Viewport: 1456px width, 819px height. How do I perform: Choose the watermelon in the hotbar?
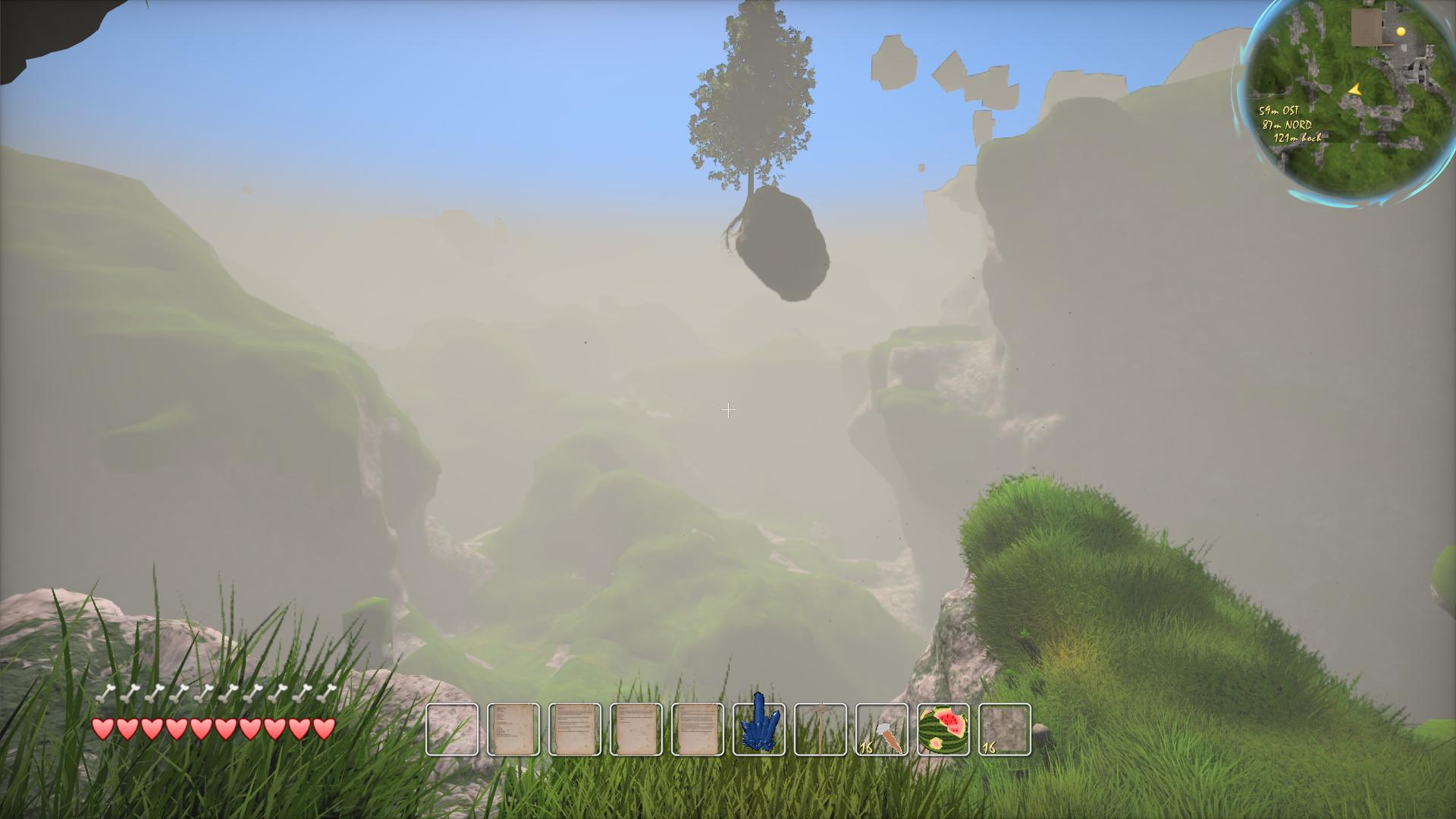point(943,730)
